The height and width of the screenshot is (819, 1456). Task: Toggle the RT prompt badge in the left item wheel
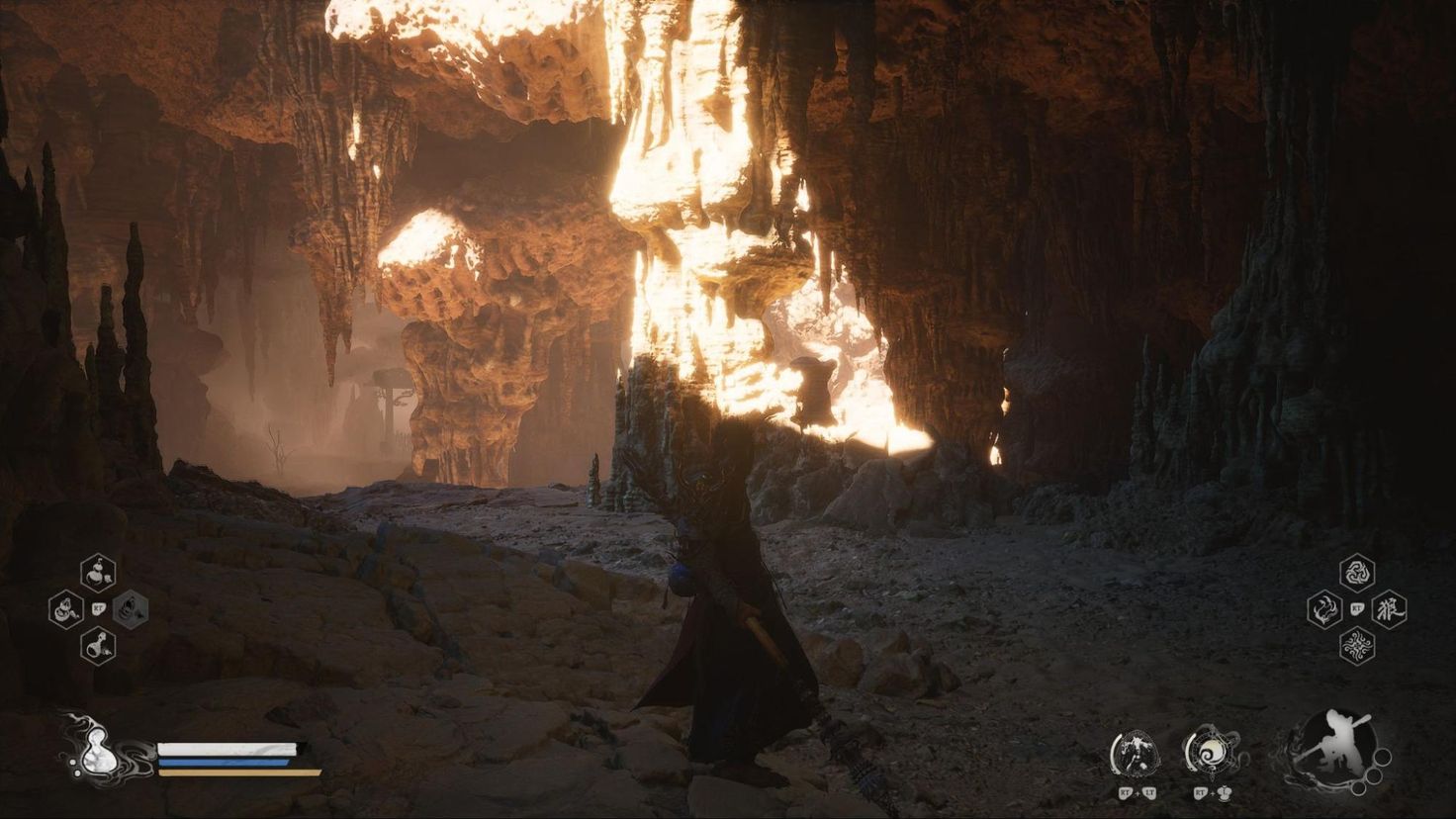coord(99,608)
